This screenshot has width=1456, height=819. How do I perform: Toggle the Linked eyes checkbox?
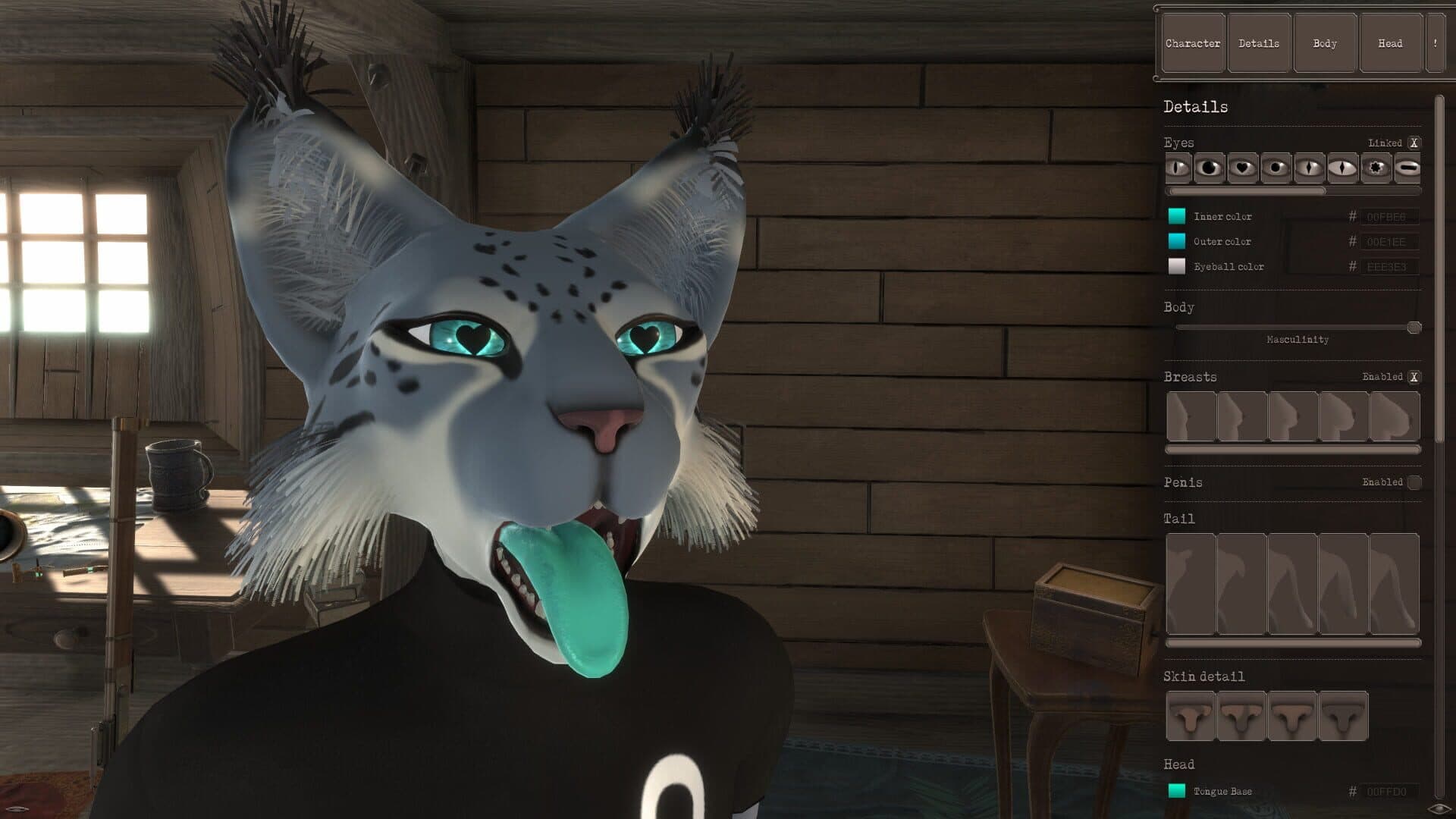(x=1414, y=143)
